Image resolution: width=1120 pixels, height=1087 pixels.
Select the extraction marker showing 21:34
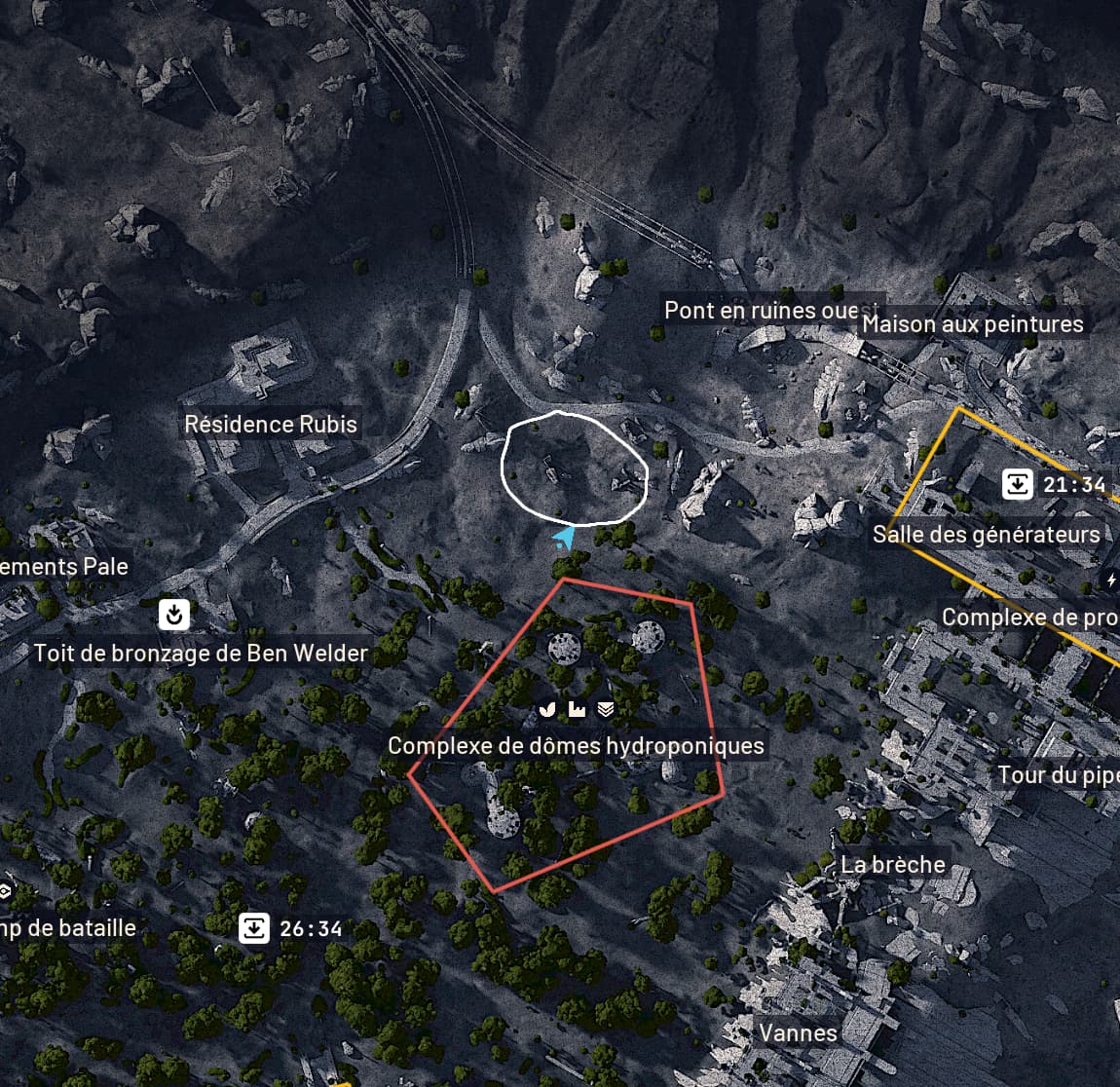pyautogui.click(x=1018, y=484)
